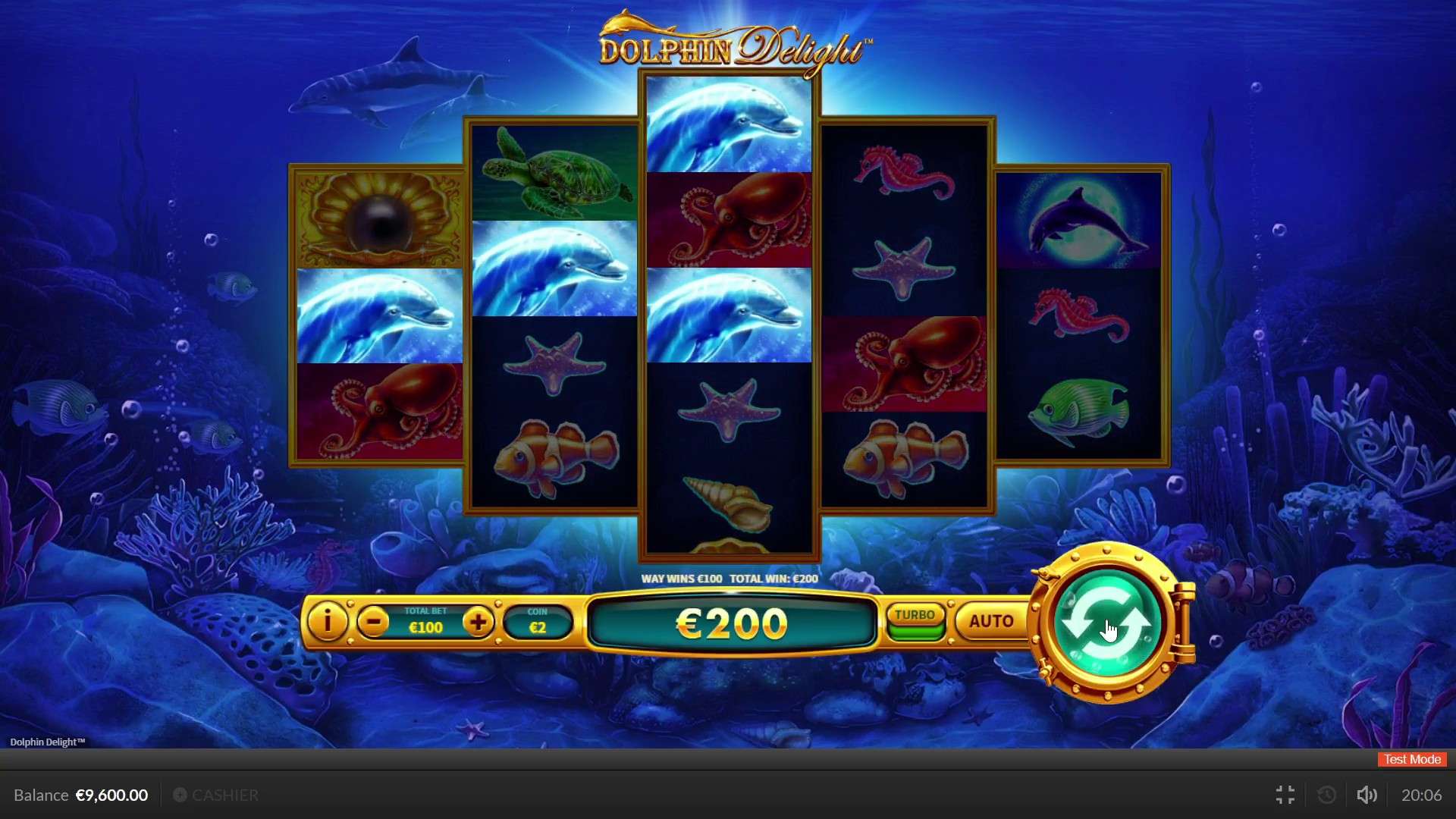The width and height of the screenshot is (1456, 819).
Task: Click the 20:06 clock display
Action: tap(1424, 795)
